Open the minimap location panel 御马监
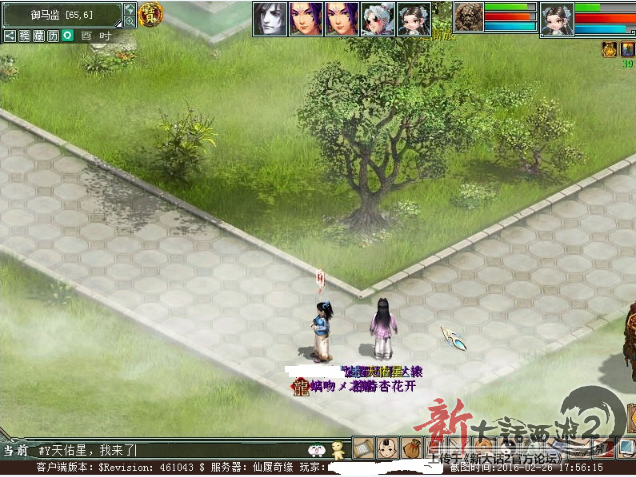Image resolution: width=636 pixels, height=477 pixels. 60,15
